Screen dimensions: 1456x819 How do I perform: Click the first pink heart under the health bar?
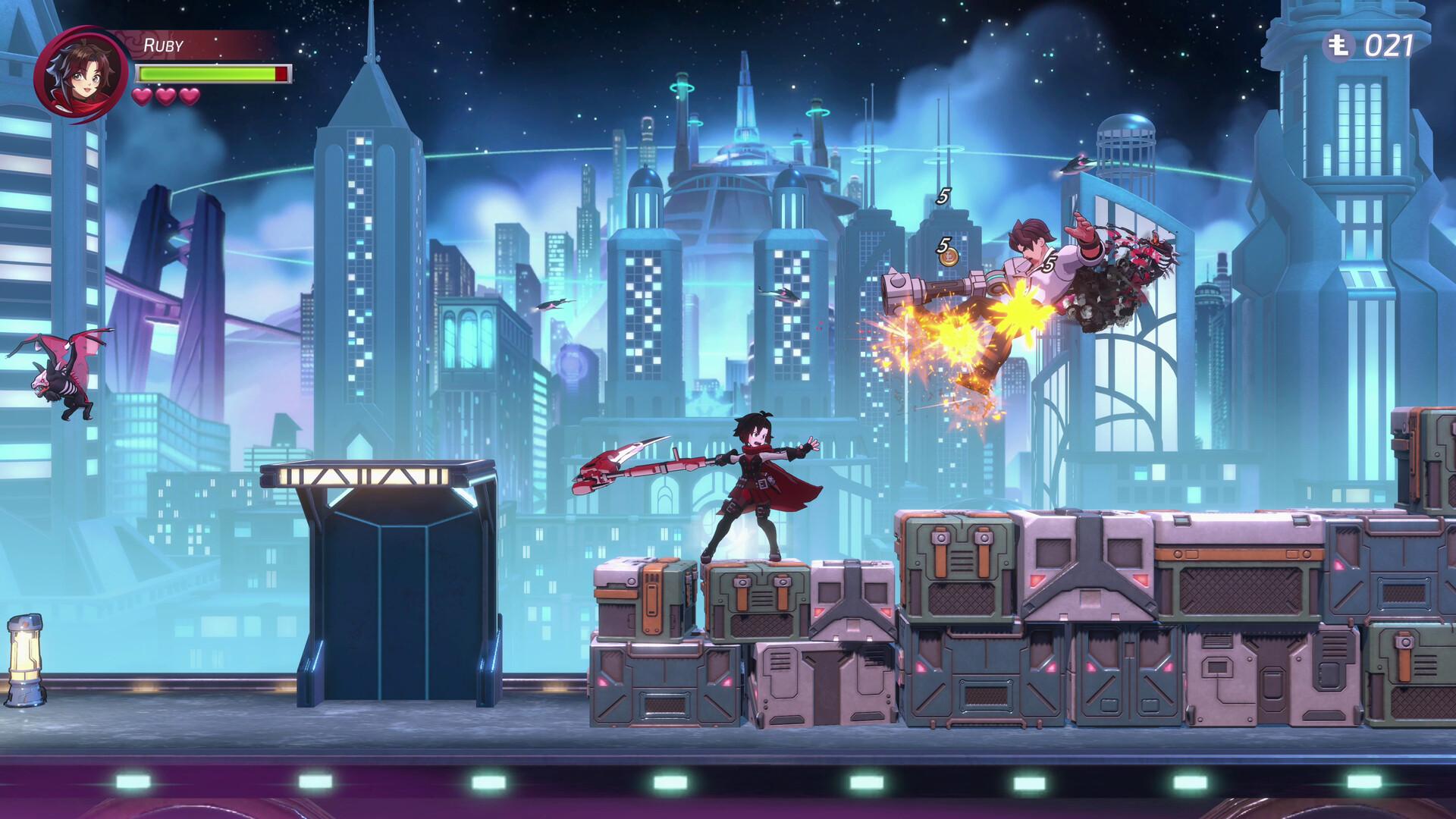point(142,97)
